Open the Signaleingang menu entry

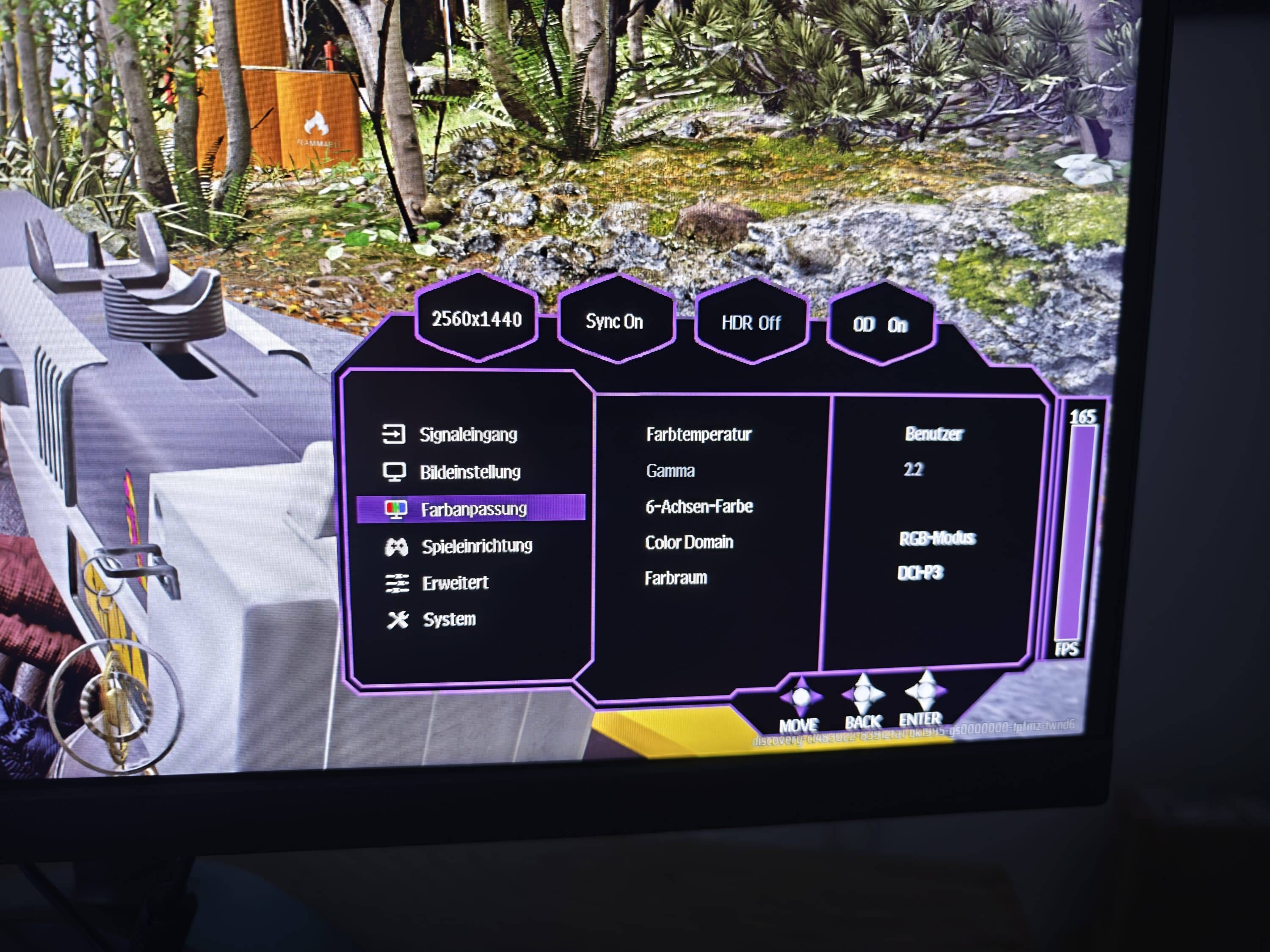(467, 435)
